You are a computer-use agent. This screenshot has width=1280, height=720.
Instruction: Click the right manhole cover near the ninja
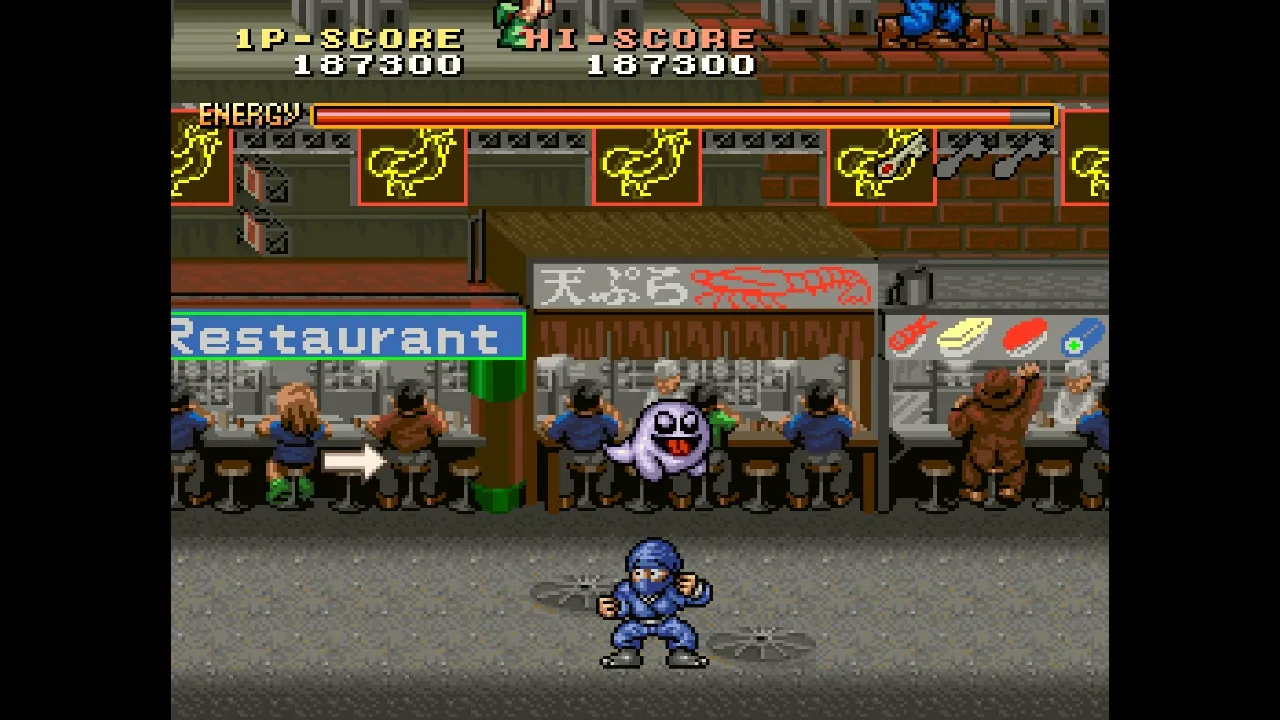click(x=760, y=638)
